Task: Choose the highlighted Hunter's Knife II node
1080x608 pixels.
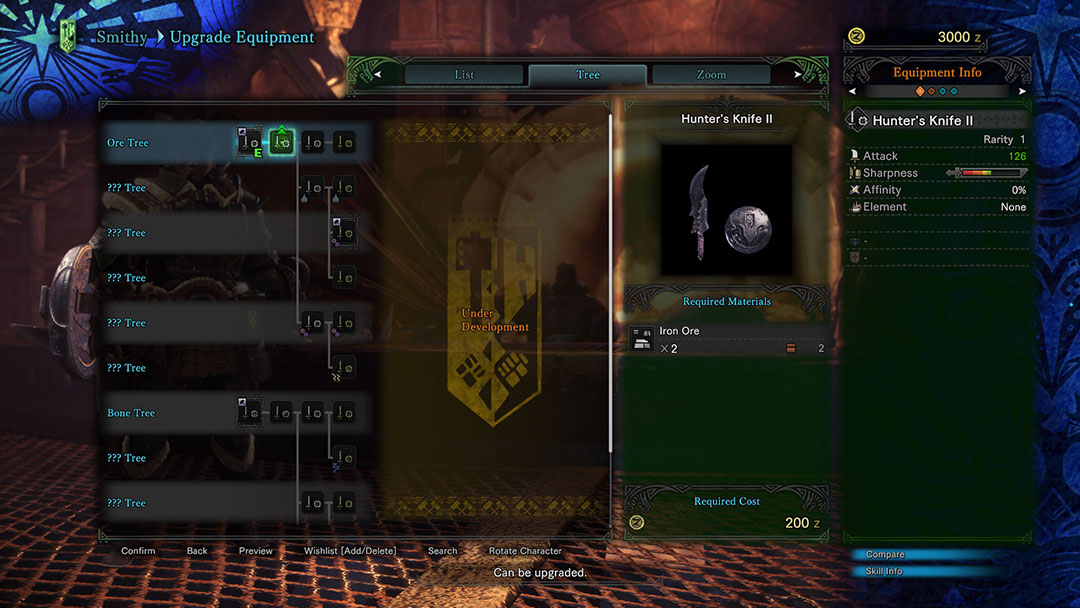Action: click(281, 143)
